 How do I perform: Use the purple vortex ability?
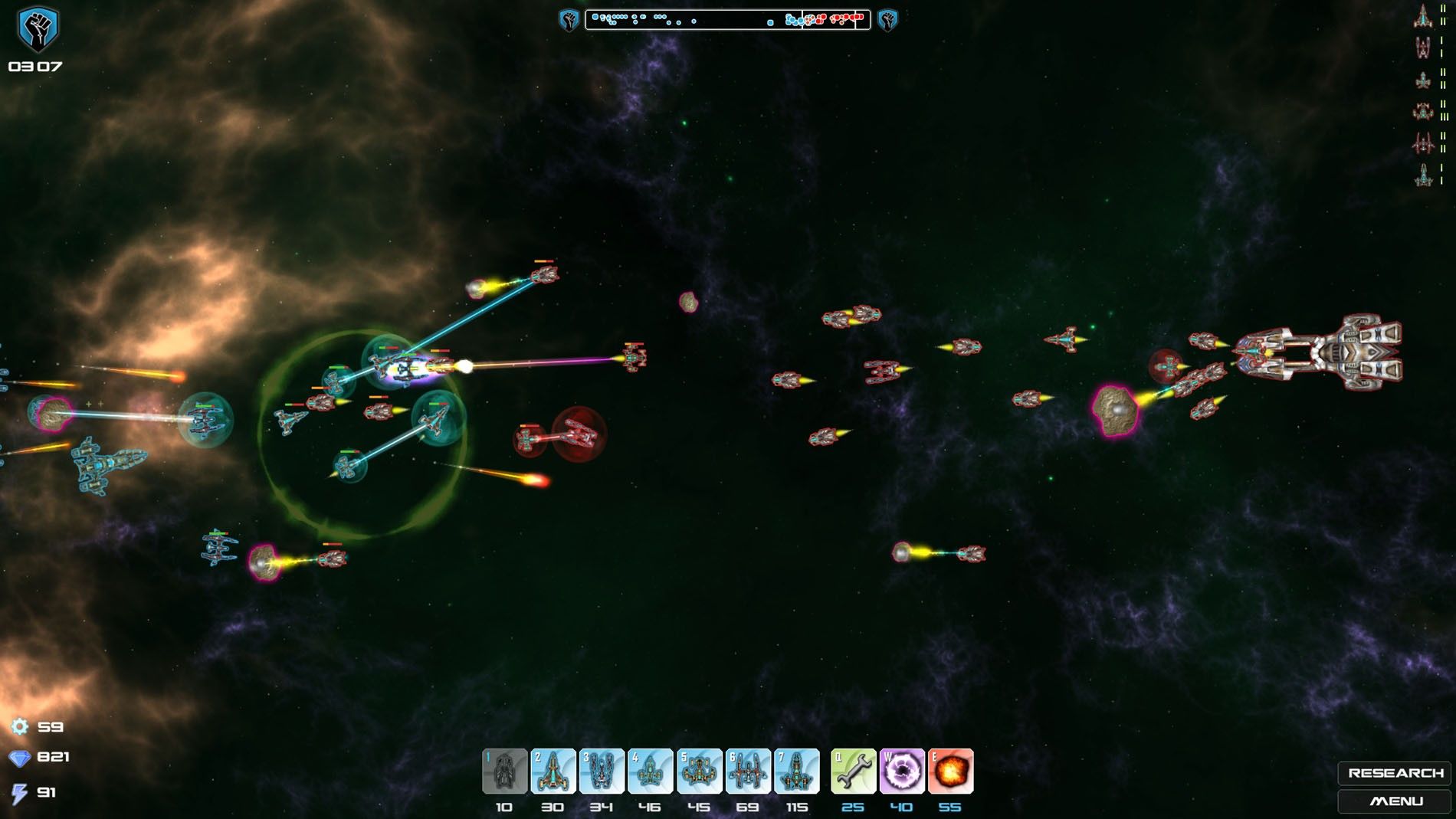coord(902,771)
